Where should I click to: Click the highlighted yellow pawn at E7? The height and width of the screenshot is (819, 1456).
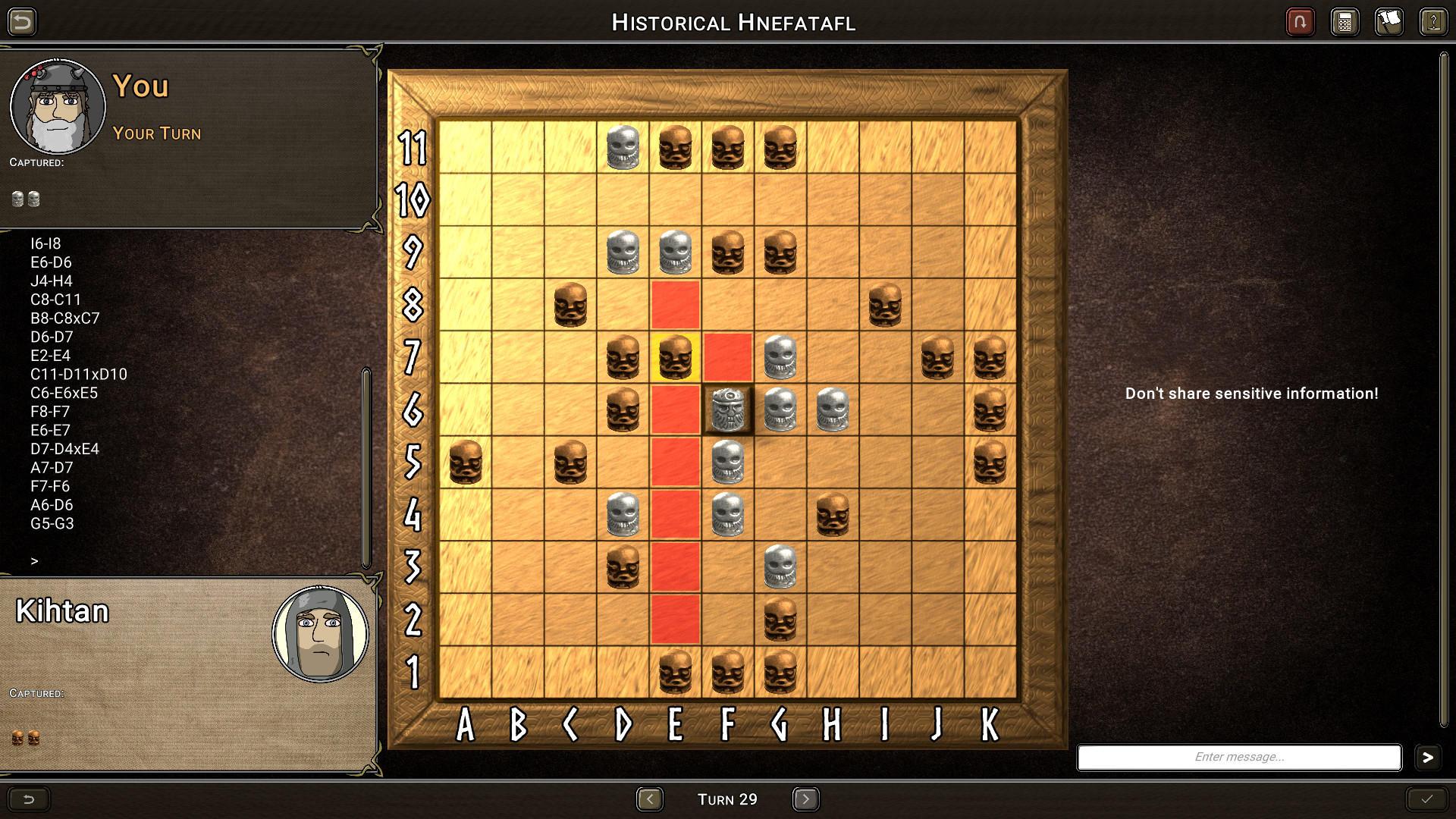click(x=674, y=356)
